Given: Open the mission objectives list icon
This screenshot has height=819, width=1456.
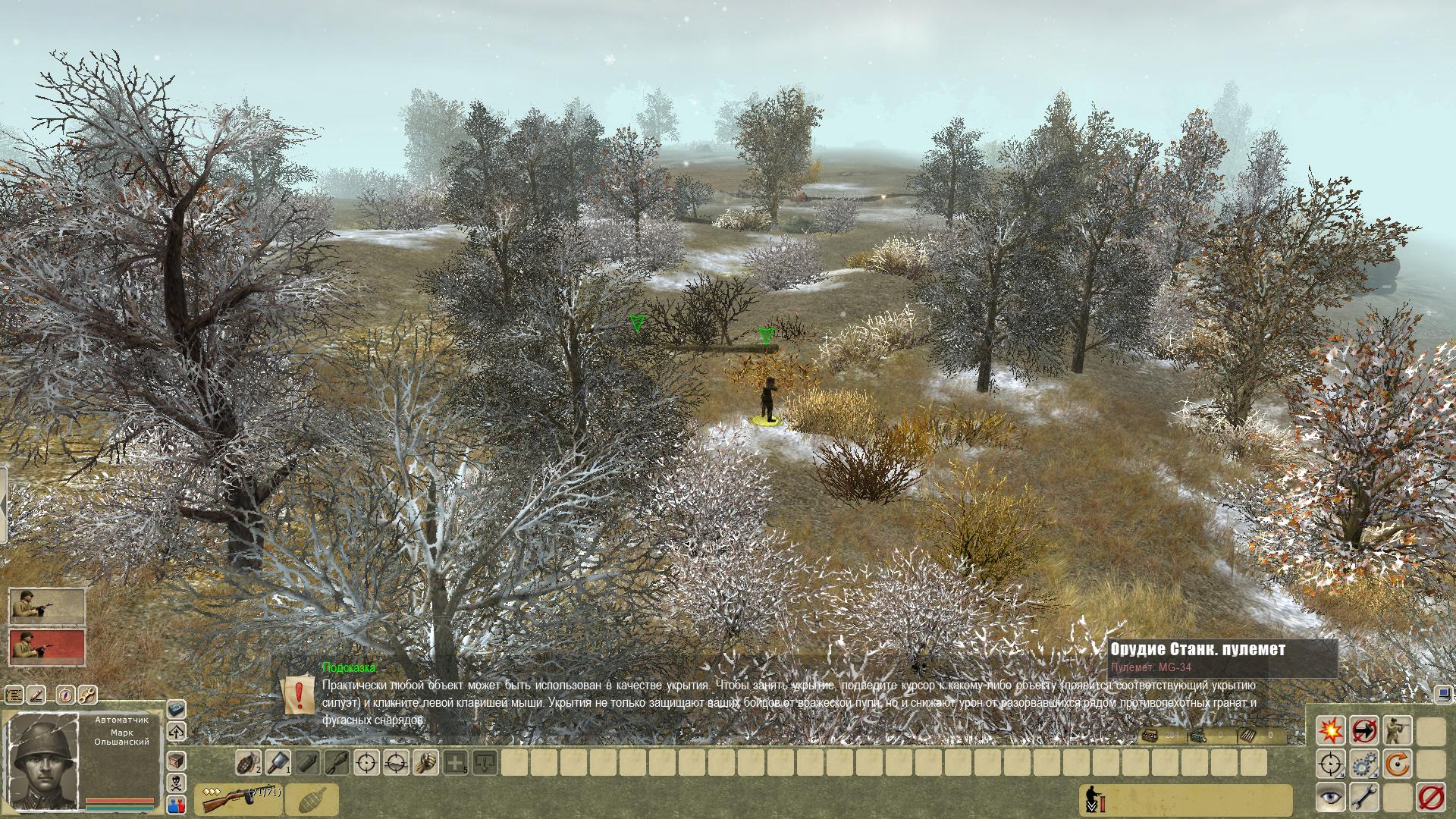Looking at the screenshot, I should [x=14, y=694].
